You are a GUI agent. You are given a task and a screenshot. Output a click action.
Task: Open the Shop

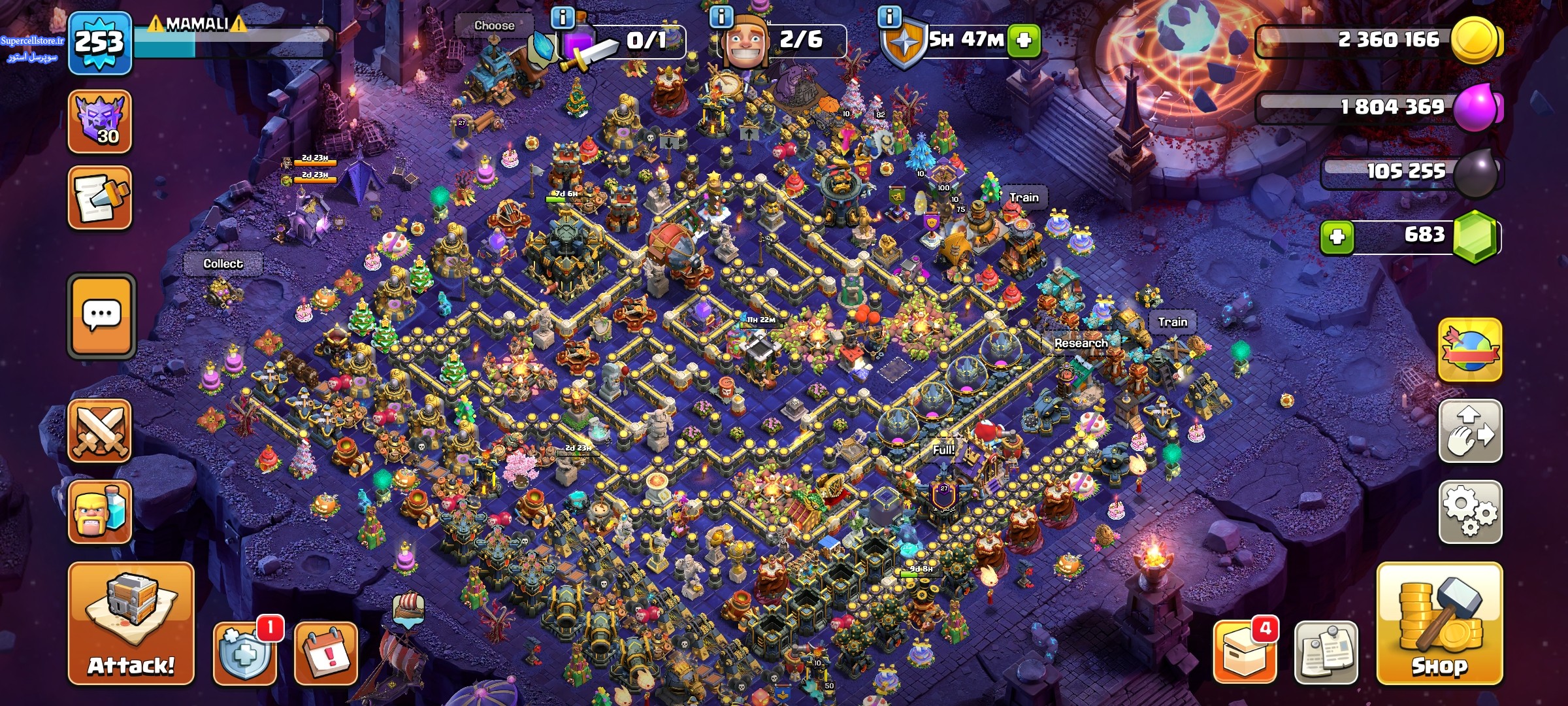pyautogui.click(x=1439, y=624)
